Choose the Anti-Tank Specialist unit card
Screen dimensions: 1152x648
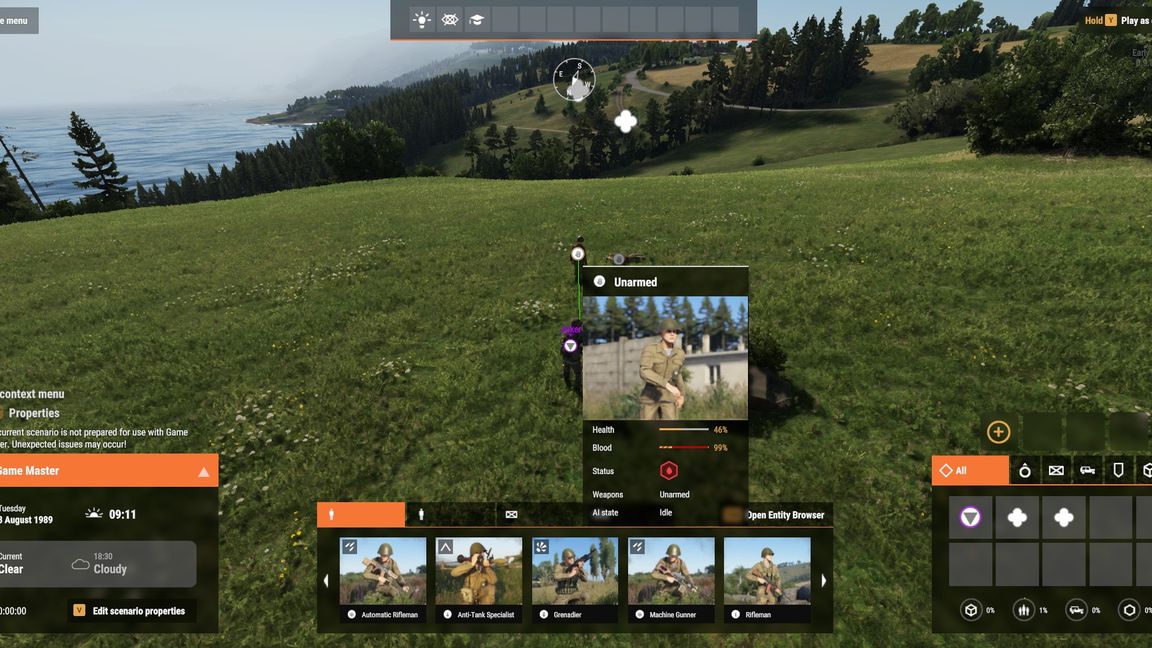coord(479,578)
